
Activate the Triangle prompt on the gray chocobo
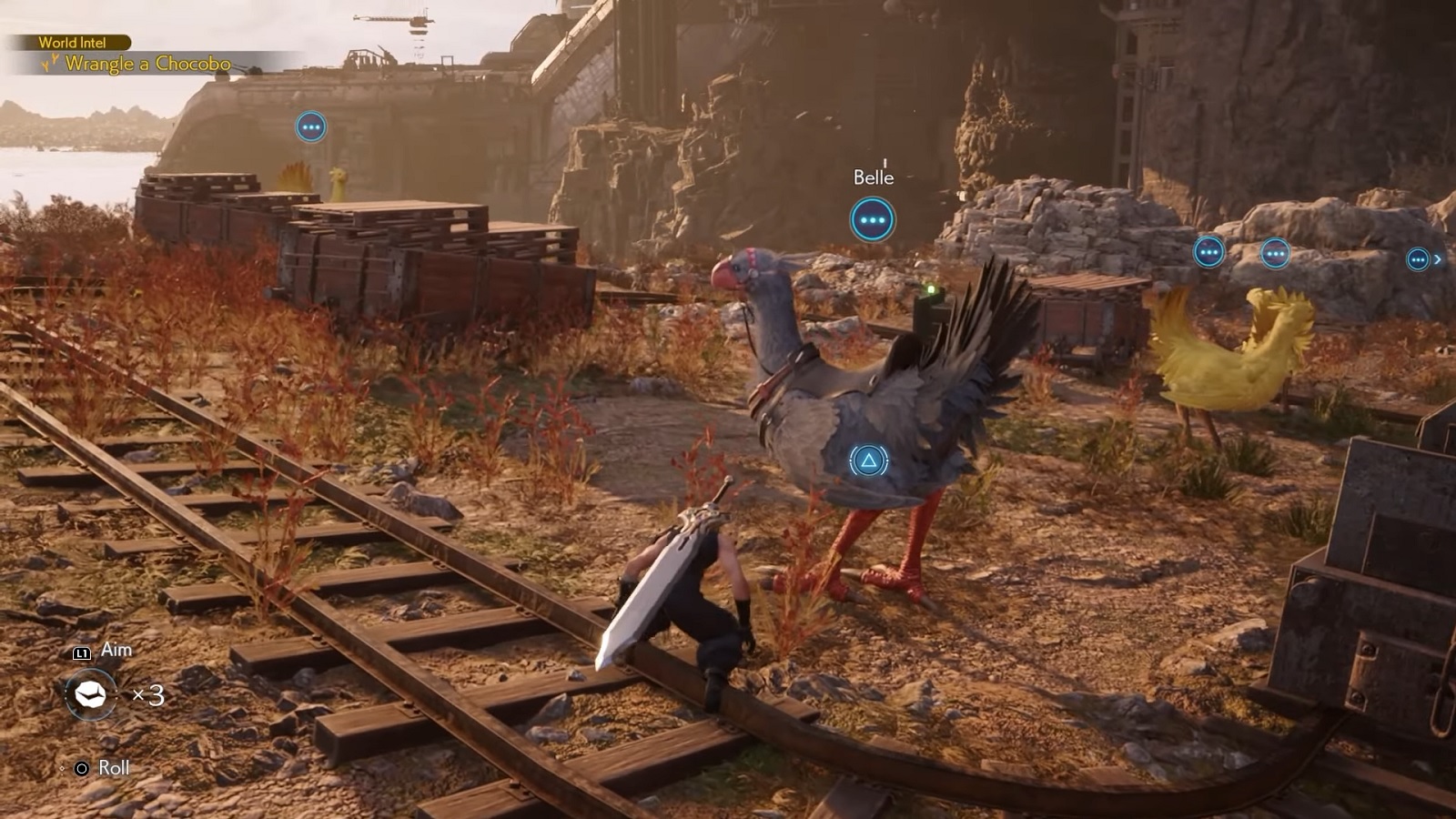pos(870,460)
